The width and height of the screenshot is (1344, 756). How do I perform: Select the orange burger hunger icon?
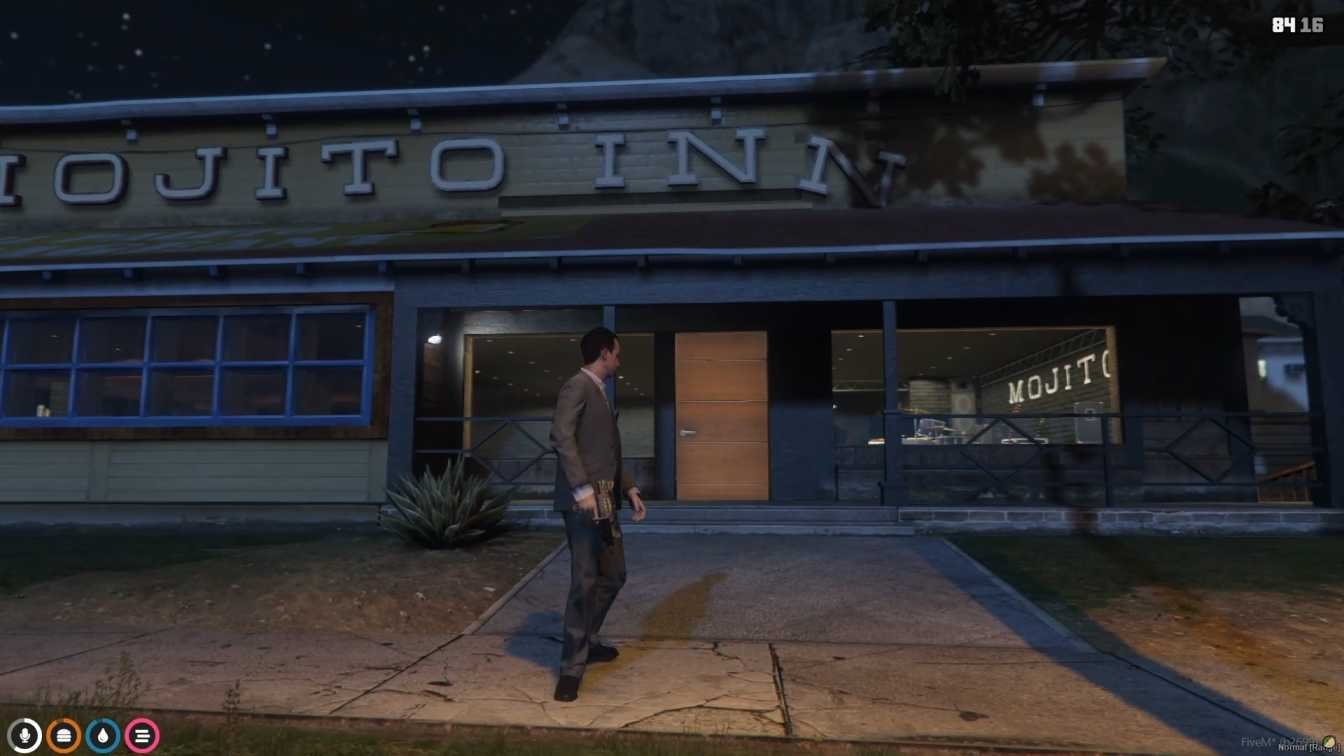[x=63, y=736]
